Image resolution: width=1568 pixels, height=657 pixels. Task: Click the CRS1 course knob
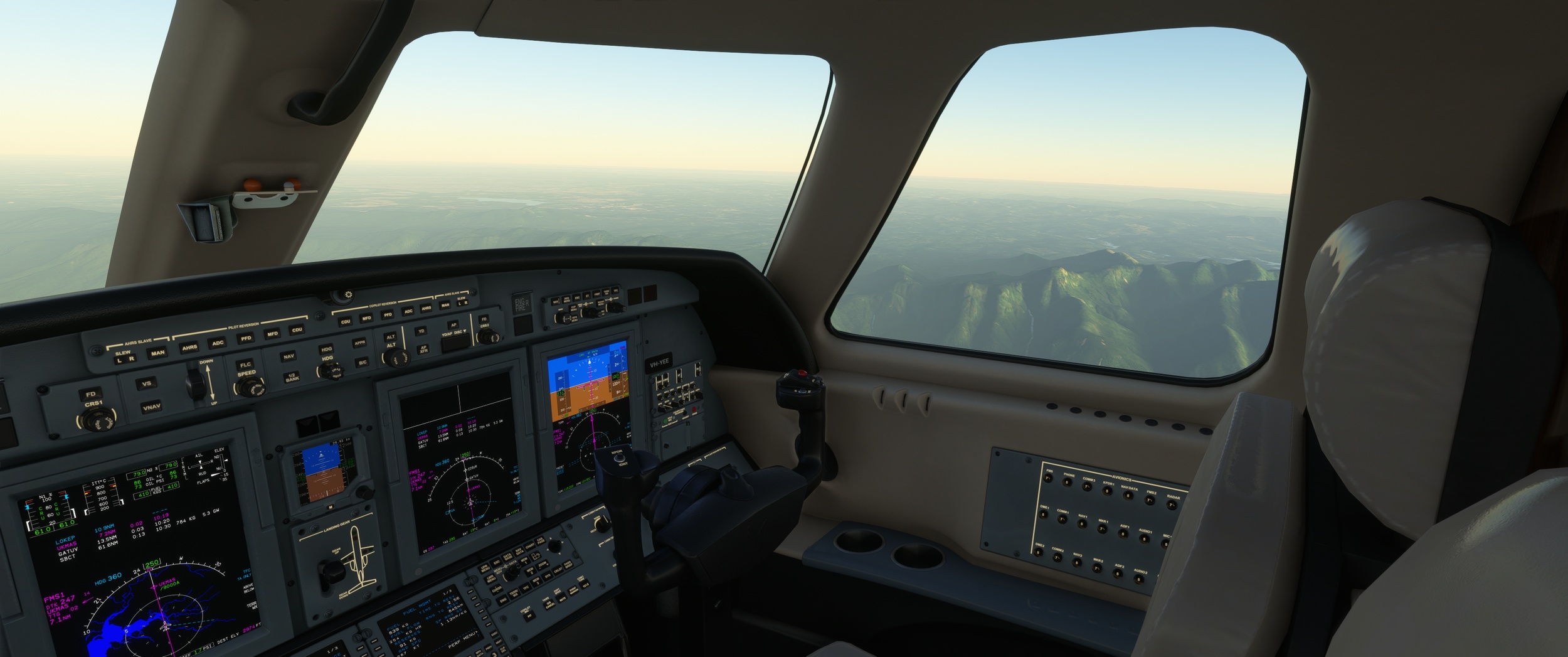pyautogui.click(x=95, y=420)
